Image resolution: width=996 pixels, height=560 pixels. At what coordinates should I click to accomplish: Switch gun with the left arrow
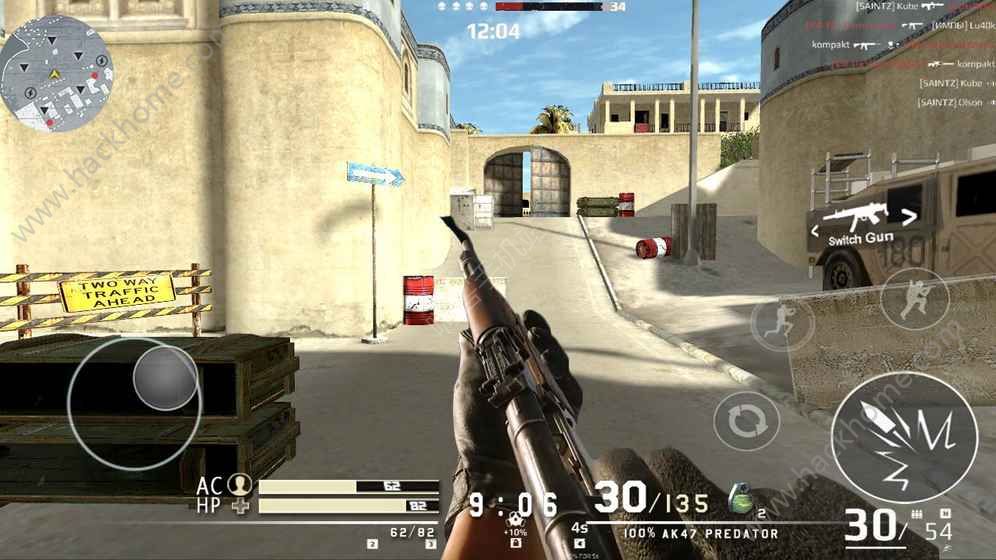coord(815,231)
